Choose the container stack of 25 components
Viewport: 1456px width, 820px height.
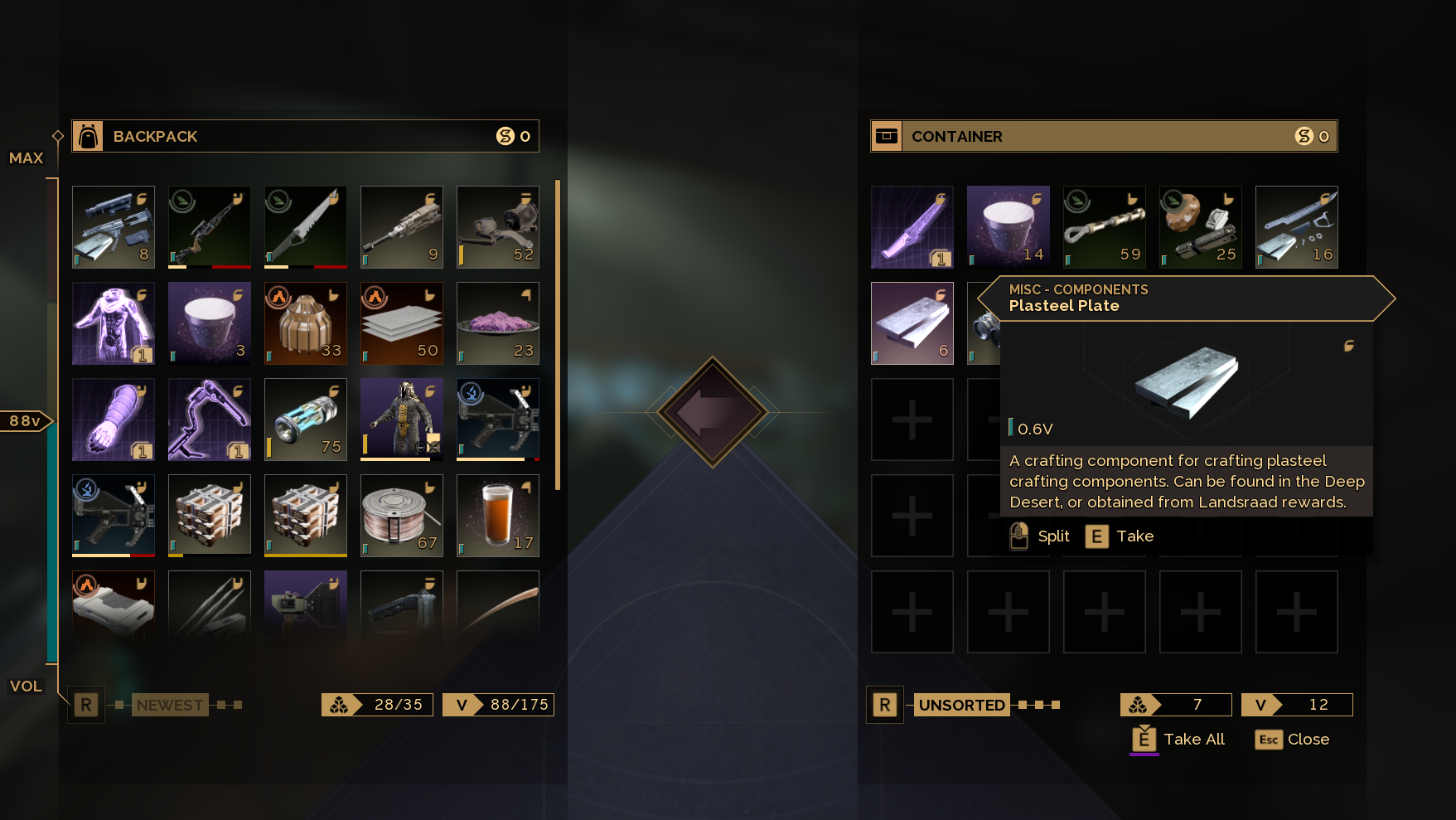tap(1200, 227)
